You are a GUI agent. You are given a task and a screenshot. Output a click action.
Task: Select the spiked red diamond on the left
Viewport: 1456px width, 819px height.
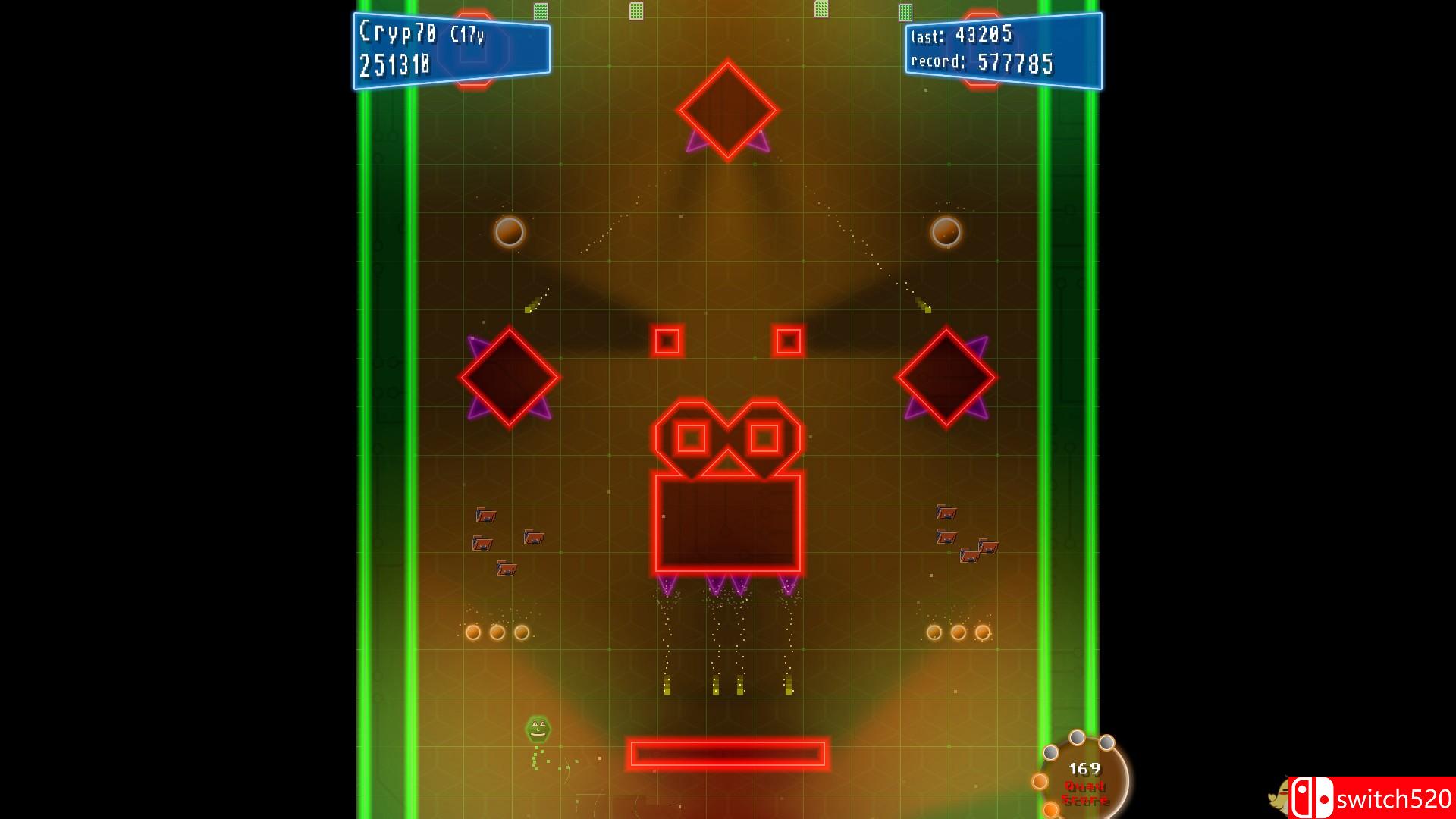click(x=510, y=378)
